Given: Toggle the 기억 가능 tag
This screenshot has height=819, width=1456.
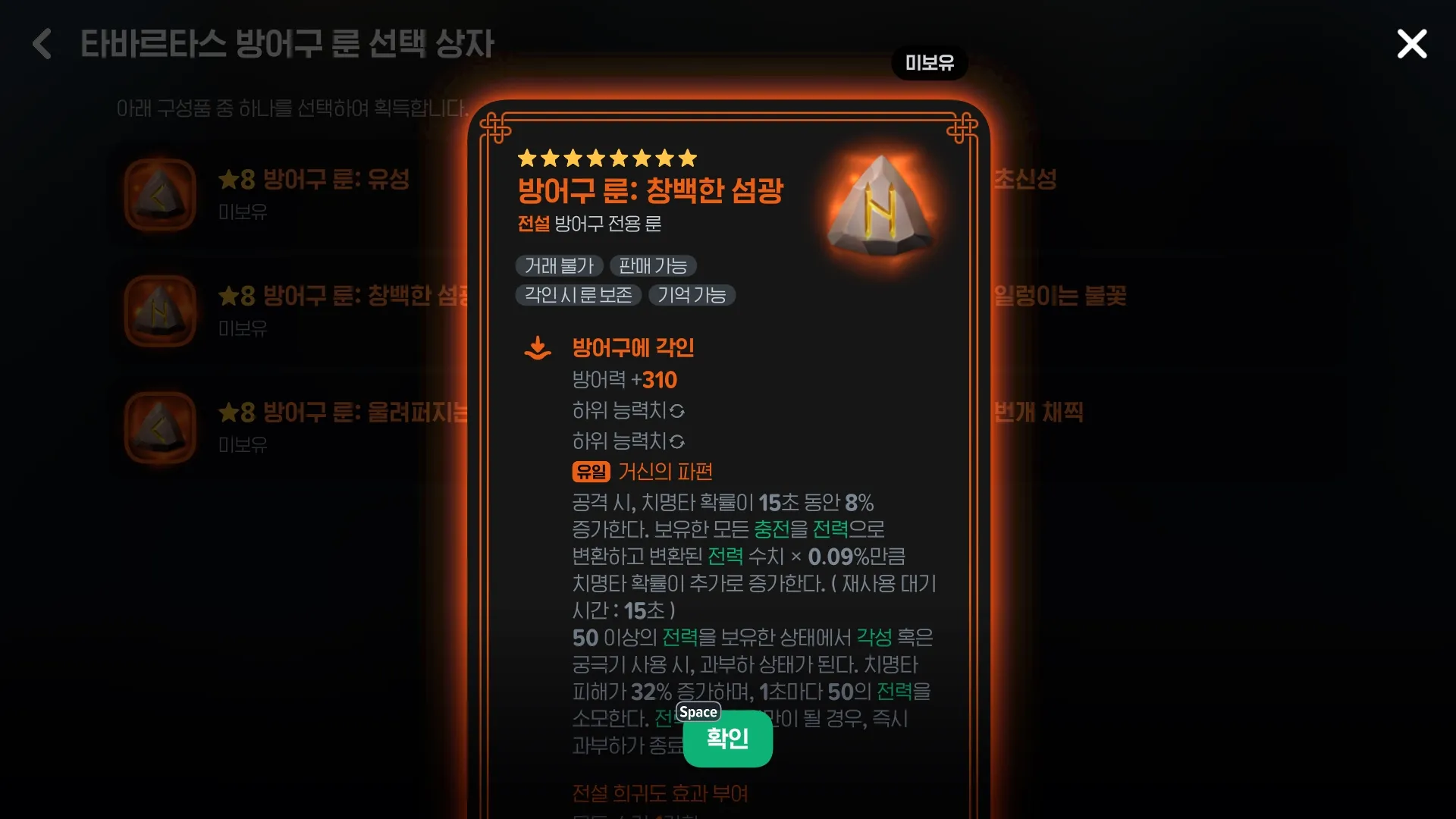Looking at the screenshot, I should pyautogui.click(x=692, y=295).
